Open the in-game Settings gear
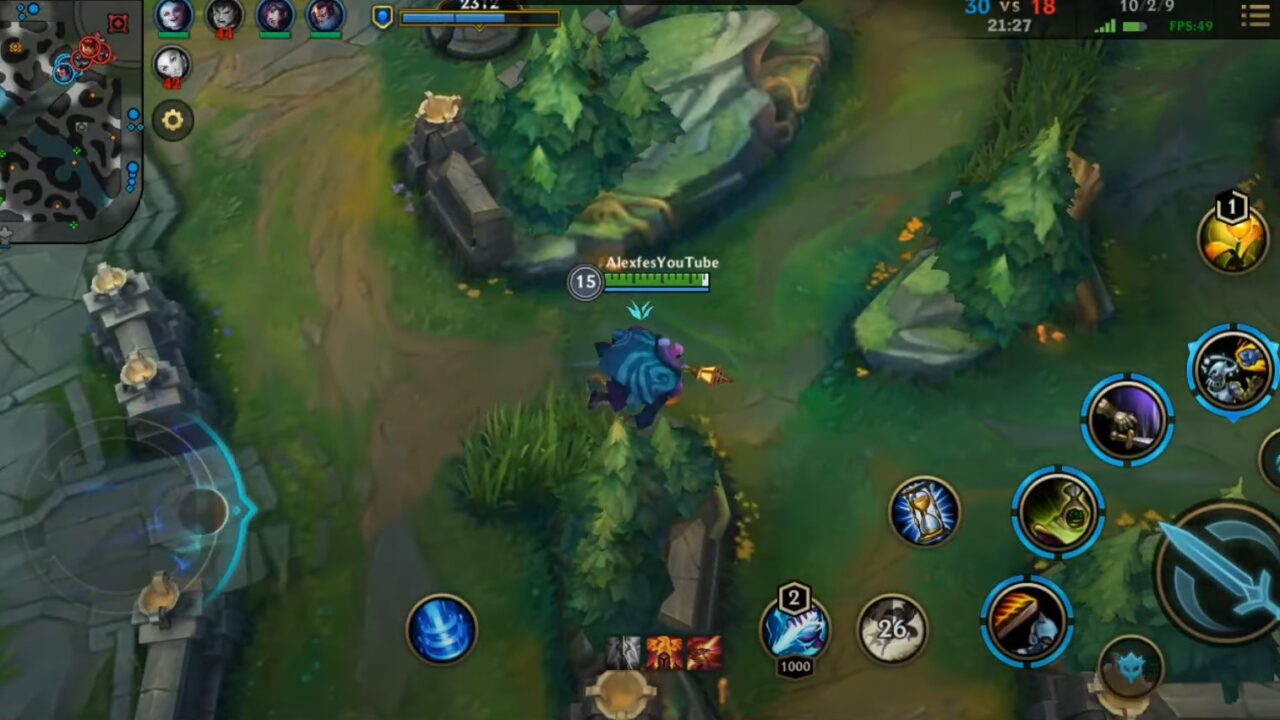 [x=174, y=120]
